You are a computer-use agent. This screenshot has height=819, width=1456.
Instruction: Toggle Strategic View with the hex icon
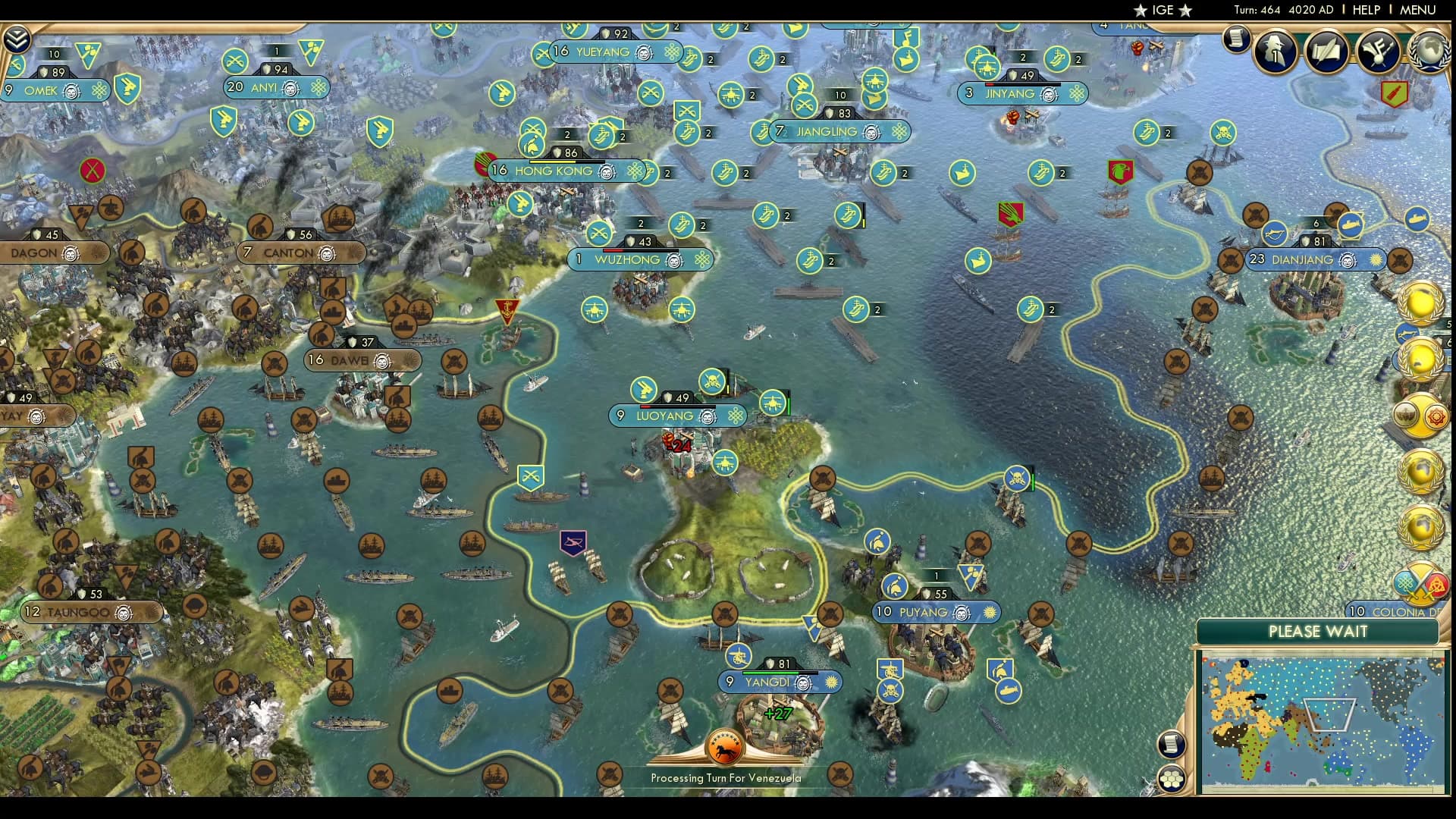[x=1170, y=777]
